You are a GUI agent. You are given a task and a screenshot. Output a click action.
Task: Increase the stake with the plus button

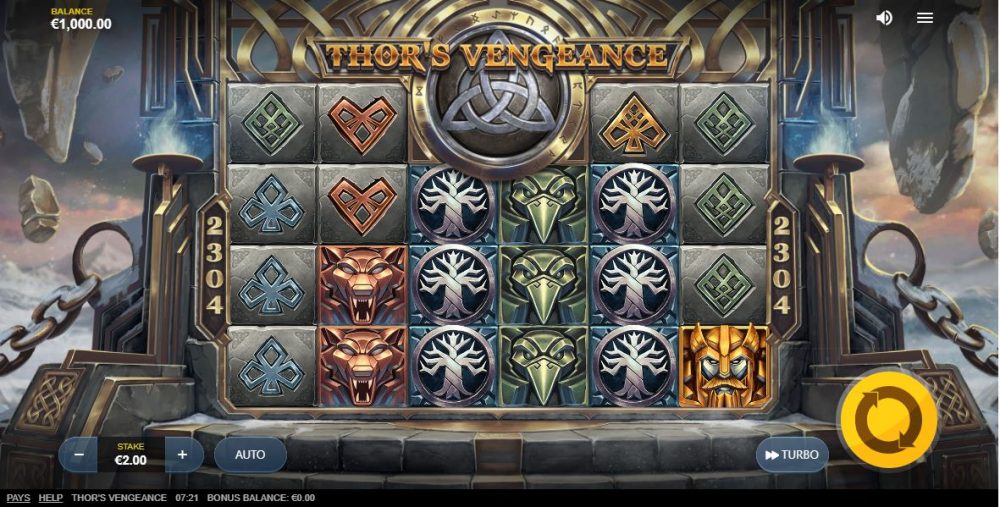point(182,455)
